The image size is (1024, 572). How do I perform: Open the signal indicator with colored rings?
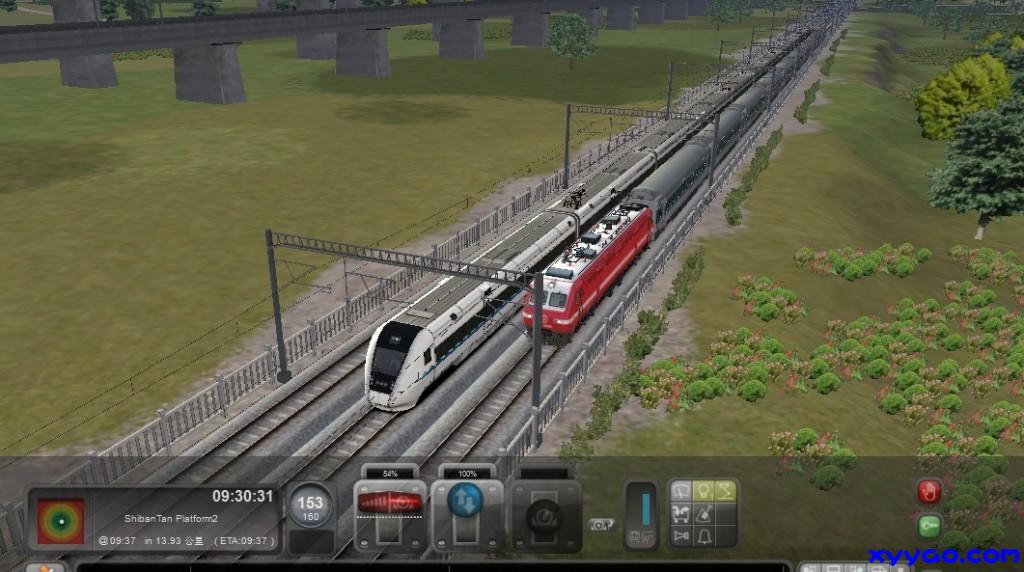pyautogui.click(x=60, y=520)
